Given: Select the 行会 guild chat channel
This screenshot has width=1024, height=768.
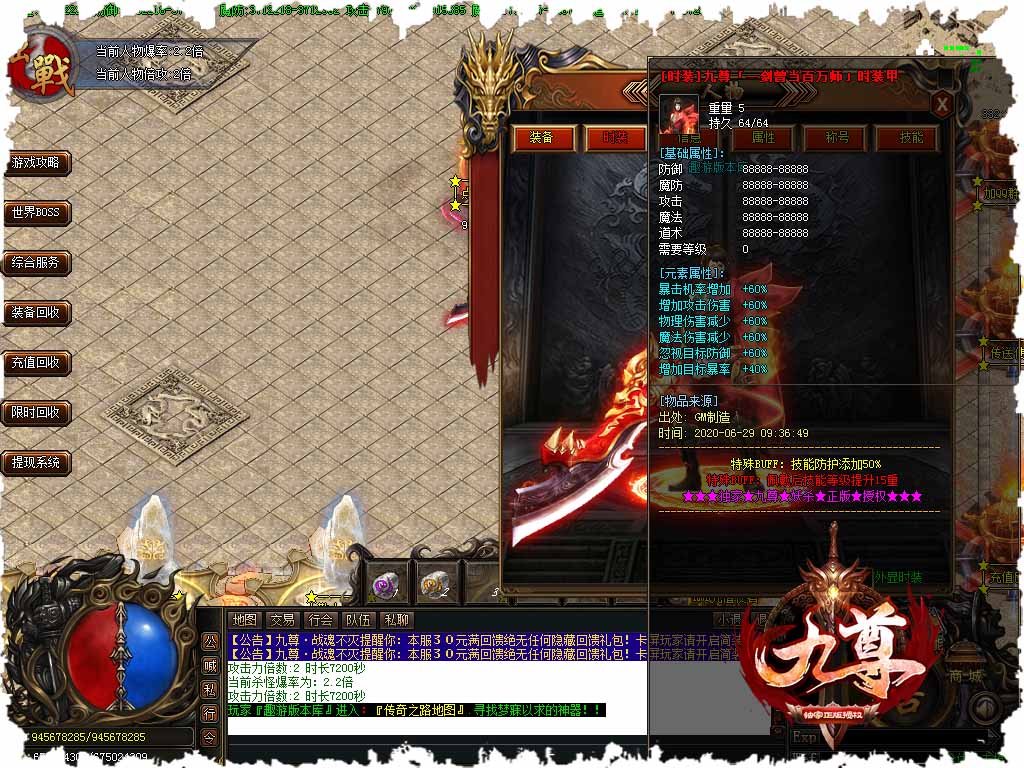Looking at the screenshot, I should [320, 620].
